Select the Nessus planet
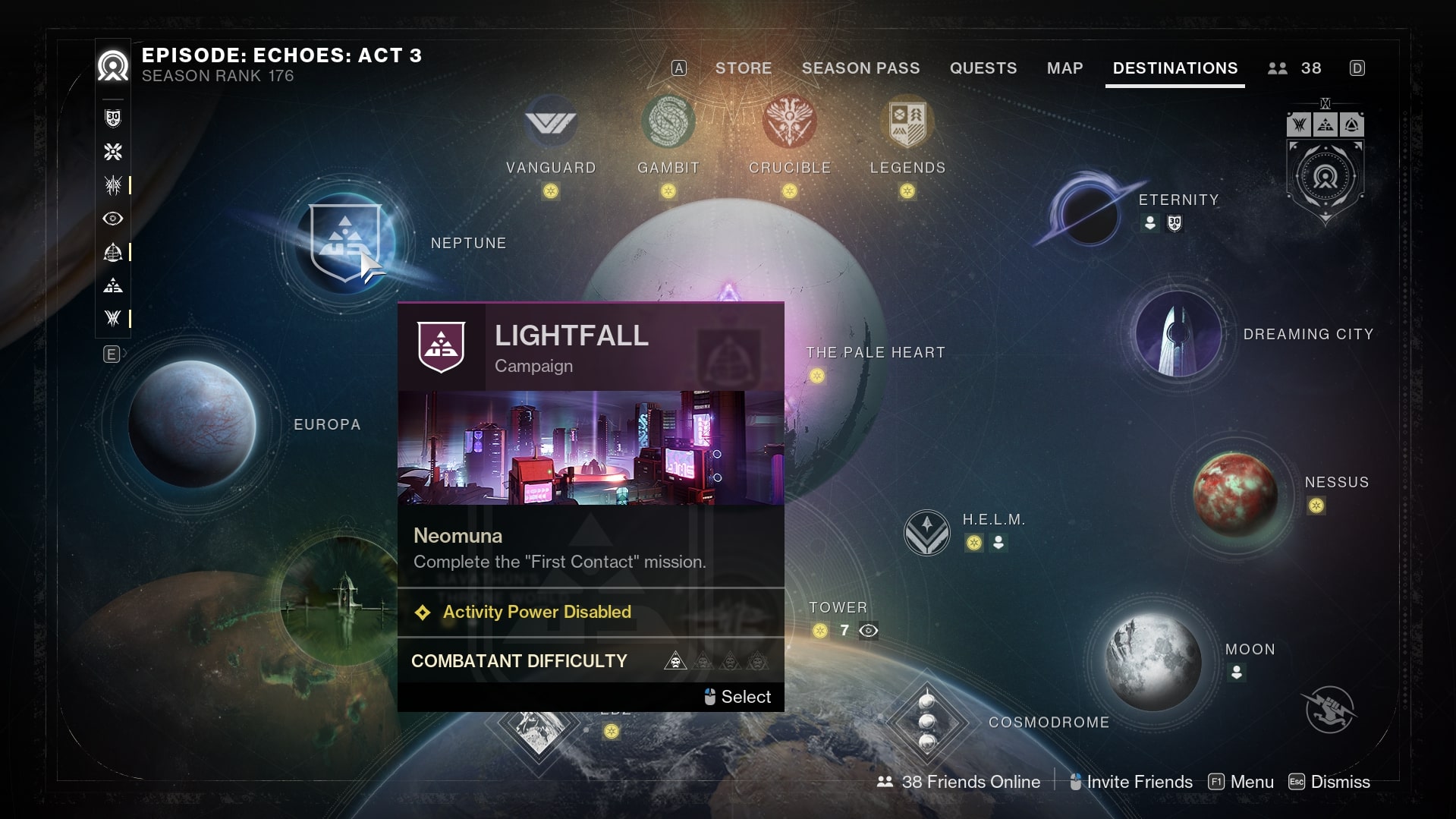This screenshot has height=819, width=1456. pos(1234,493)
